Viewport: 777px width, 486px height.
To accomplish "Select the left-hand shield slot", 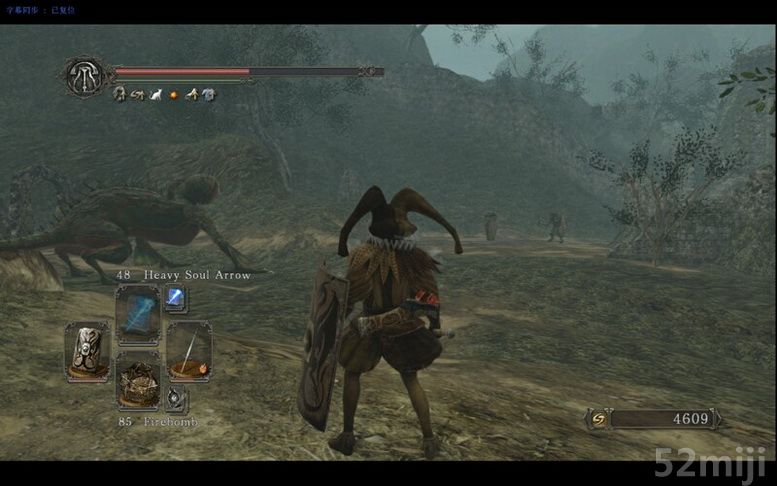I will pos(87,350).
